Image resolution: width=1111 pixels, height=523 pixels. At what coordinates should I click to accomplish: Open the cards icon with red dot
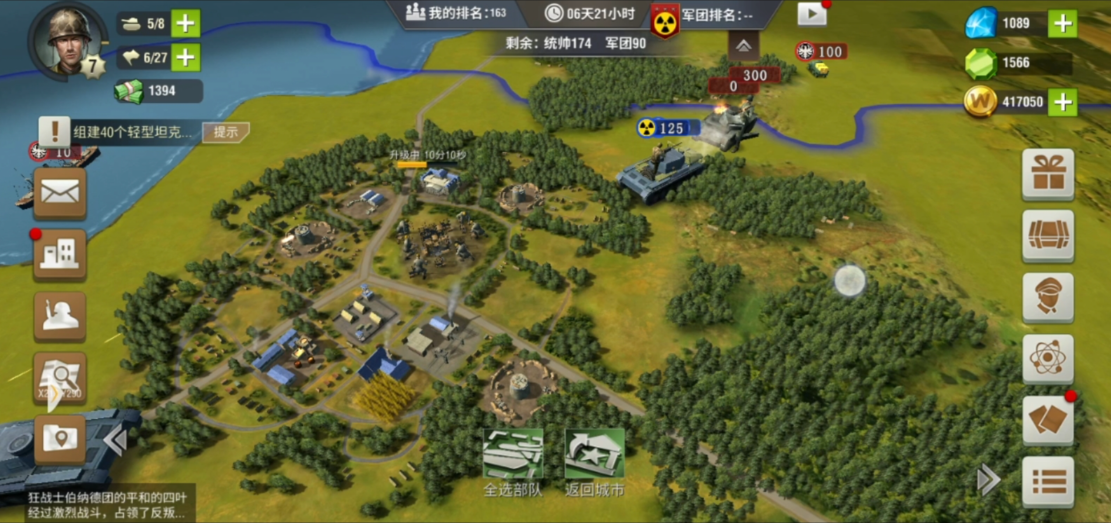pyautogui.click(x=1048, y=421)
